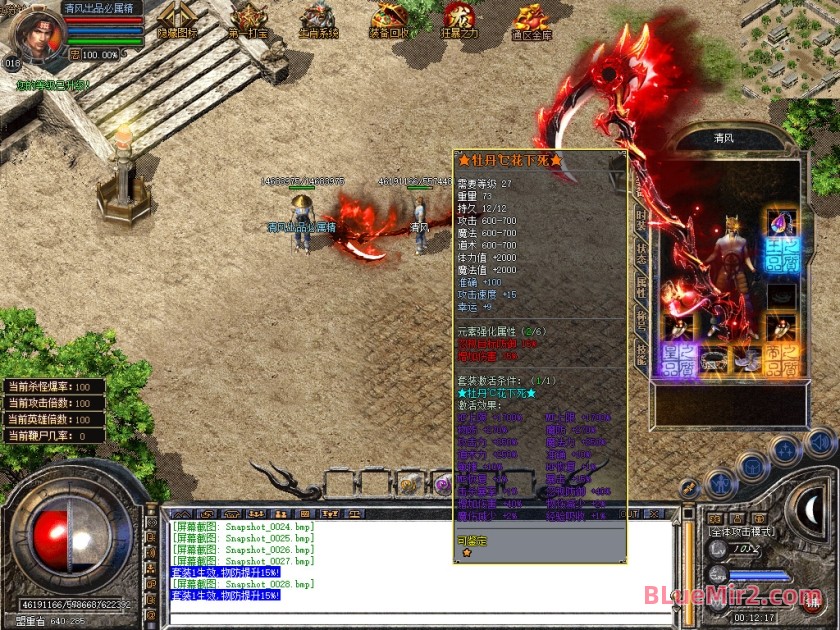Select the purple 星品之质 equipment slot

pyautogui.click(x=679, y=360)
